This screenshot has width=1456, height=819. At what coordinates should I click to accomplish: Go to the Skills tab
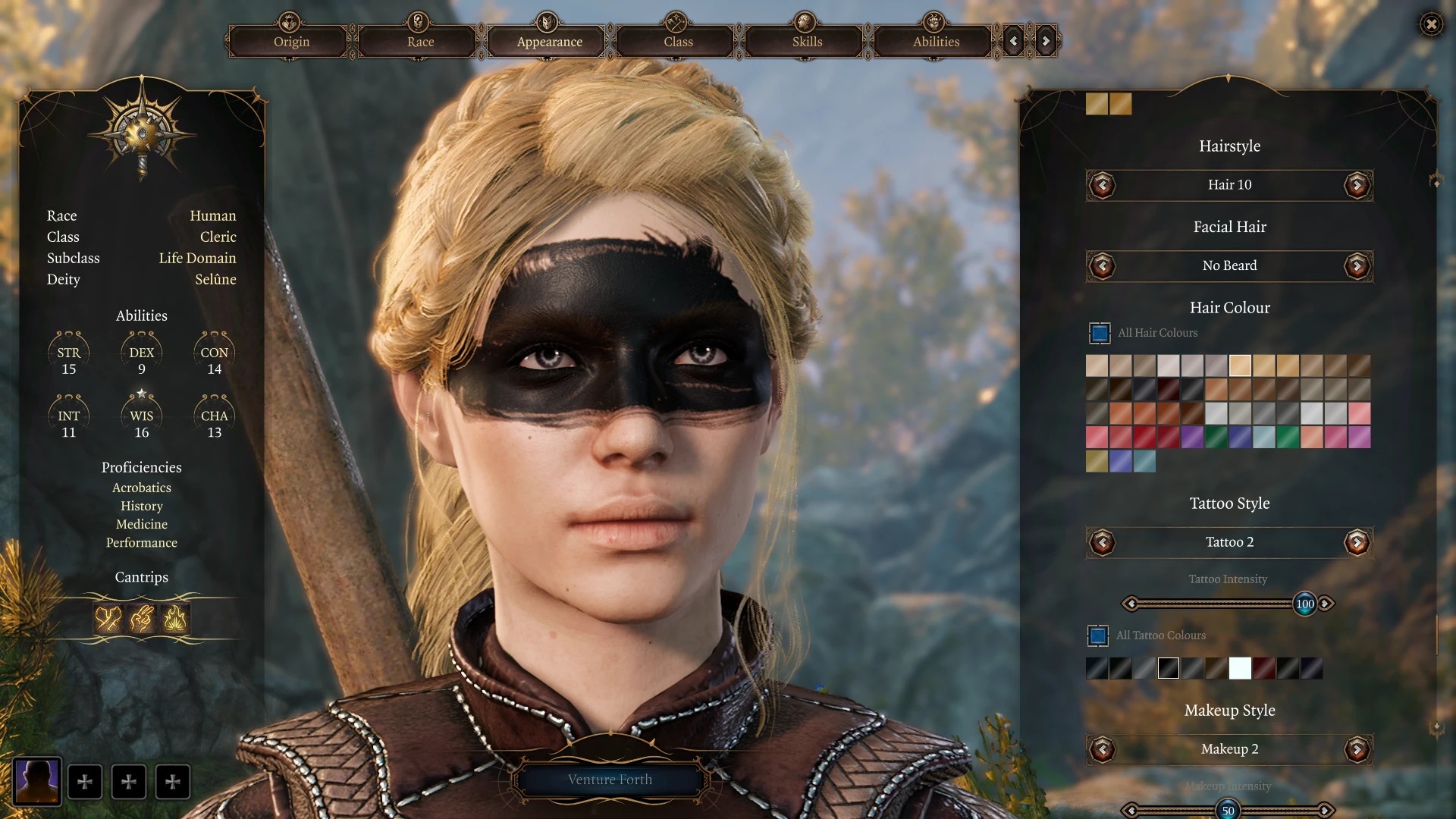807,42
